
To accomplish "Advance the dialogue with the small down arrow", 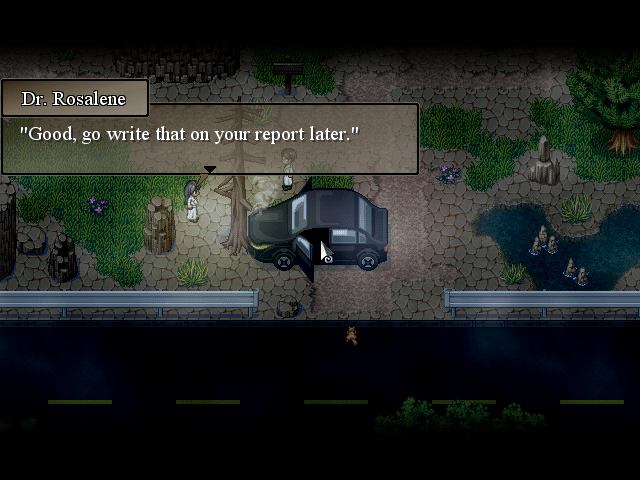I will (x=210, y=170).
